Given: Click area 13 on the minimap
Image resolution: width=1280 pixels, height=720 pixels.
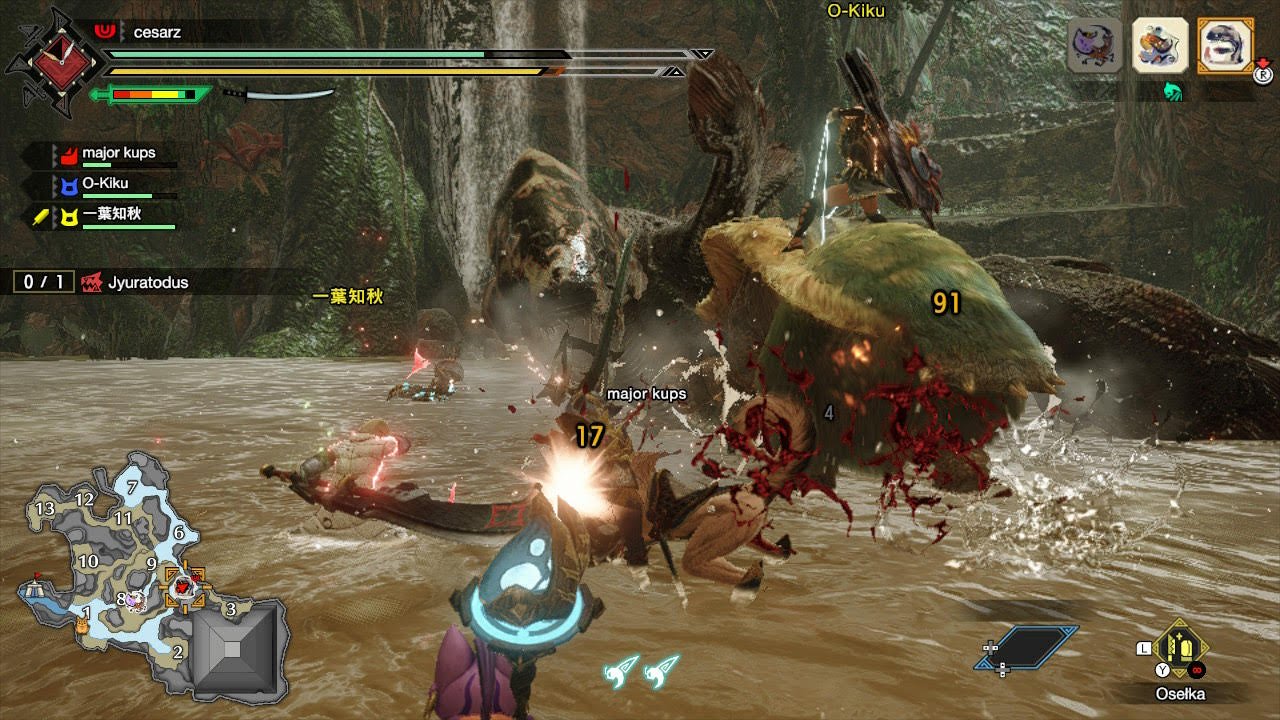Looking at the screenshot, I should 45,509.
